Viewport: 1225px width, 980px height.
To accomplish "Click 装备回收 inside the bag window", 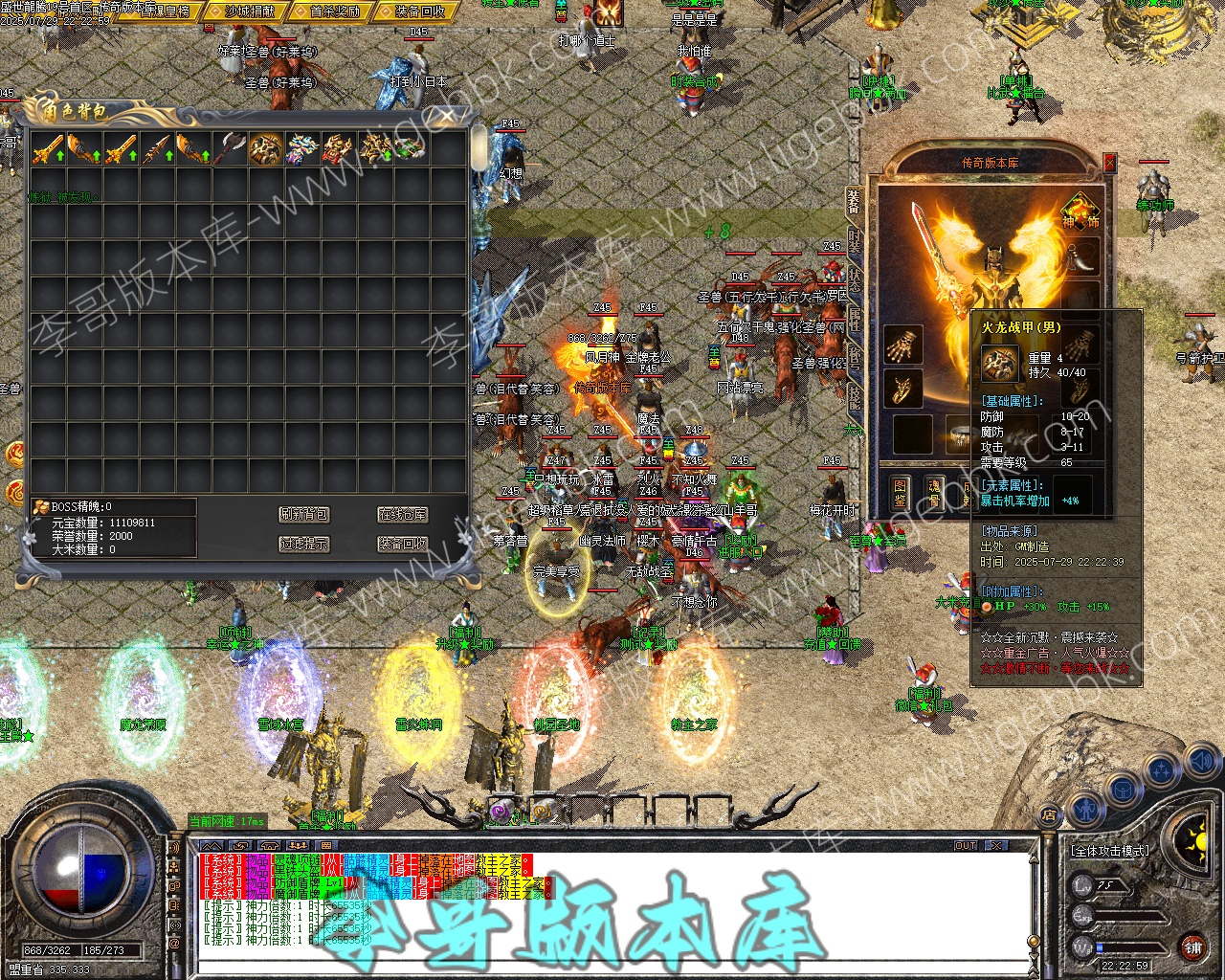I will coord(402,544).
